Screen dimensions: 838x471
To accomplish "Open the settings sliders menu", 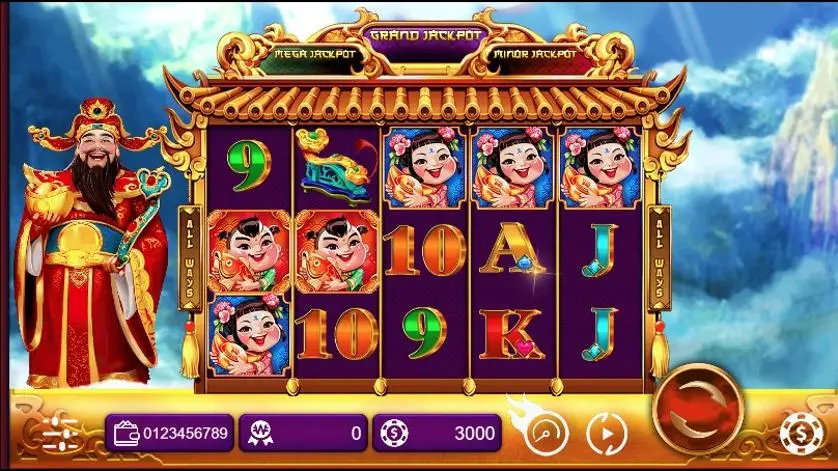I will point(61,433).
